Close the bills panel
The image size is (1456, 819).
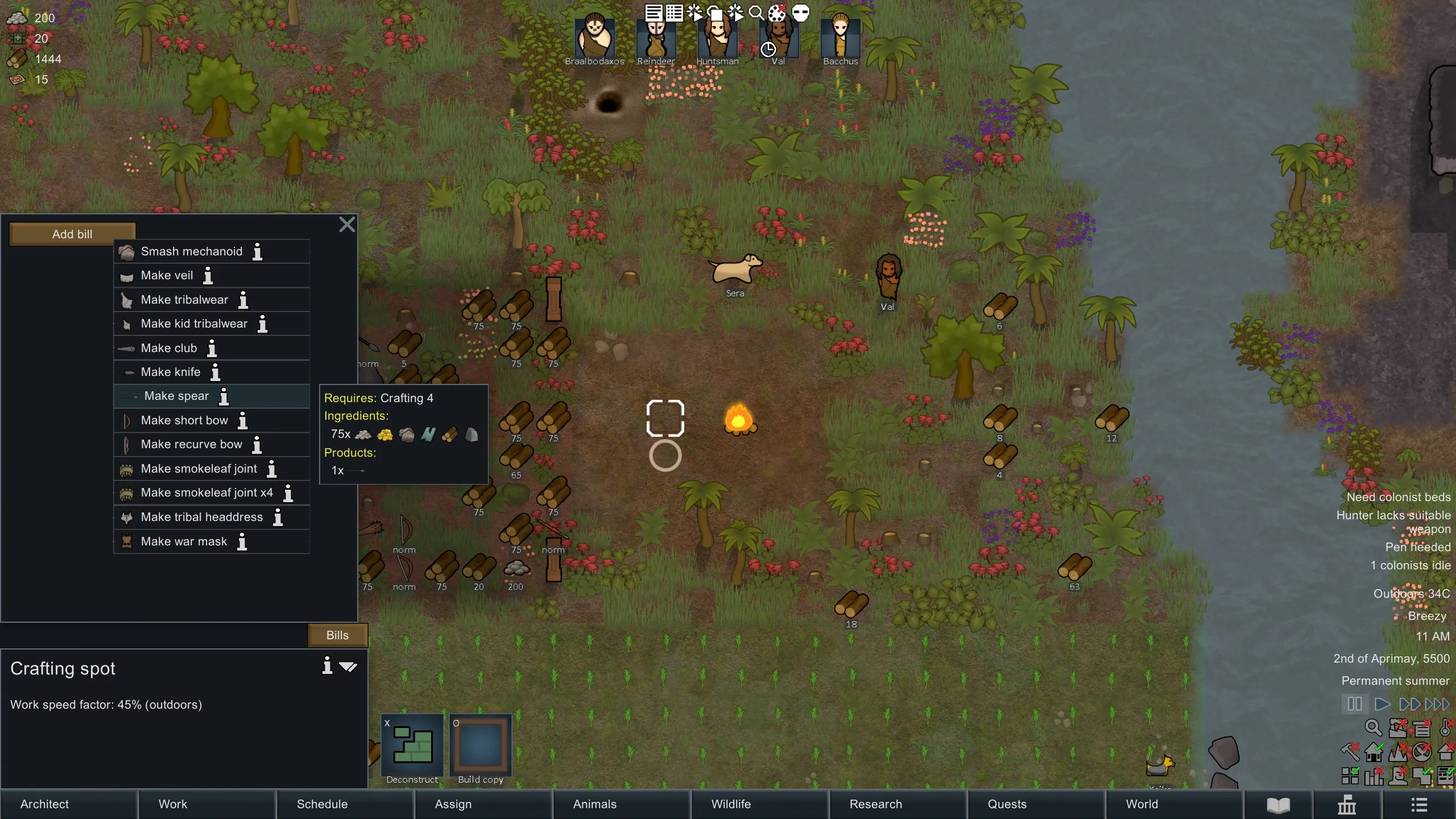point(347,225)
